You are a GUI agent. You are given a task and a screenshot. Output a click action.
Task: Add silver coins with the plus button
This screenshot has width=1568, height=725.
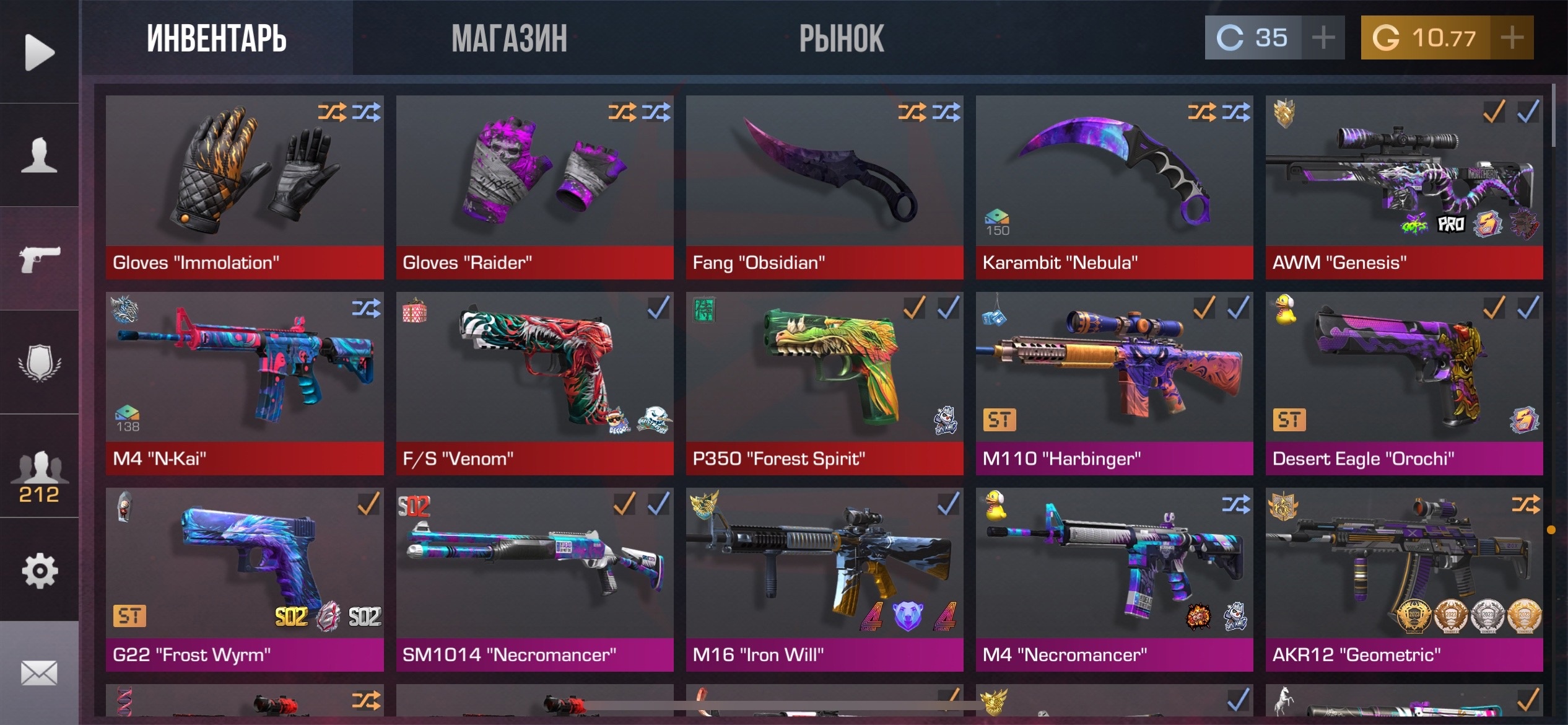coord(1323,38)
